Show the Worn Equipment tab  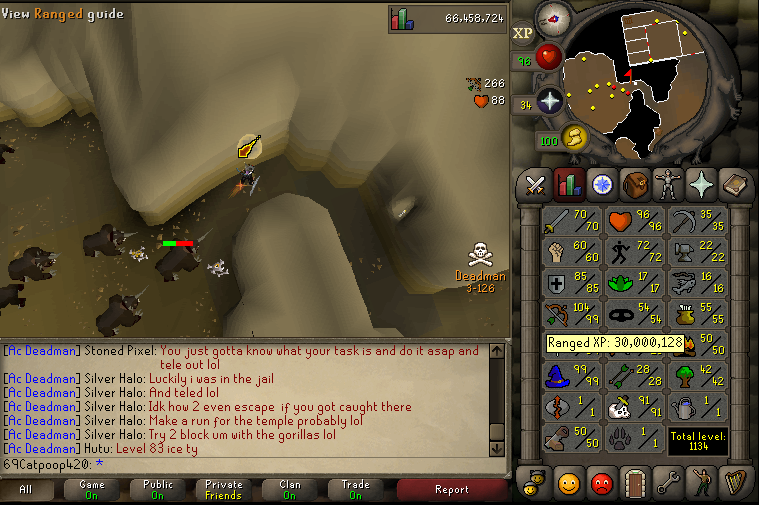pos(667,184)
